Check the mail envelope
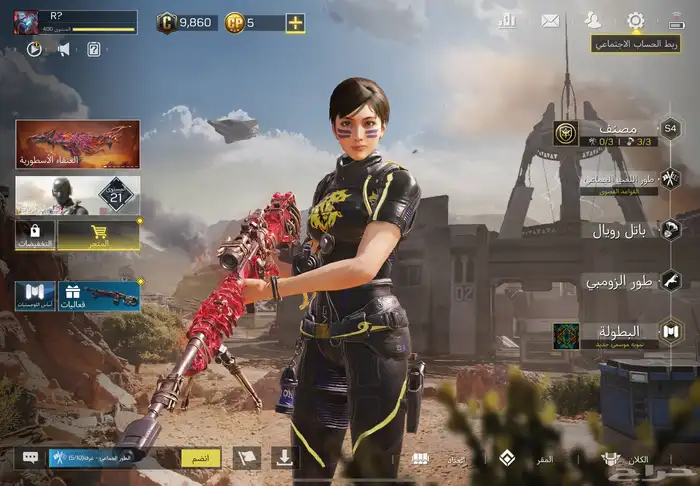This screenshot has height=486, width=700. click(550, 20)
